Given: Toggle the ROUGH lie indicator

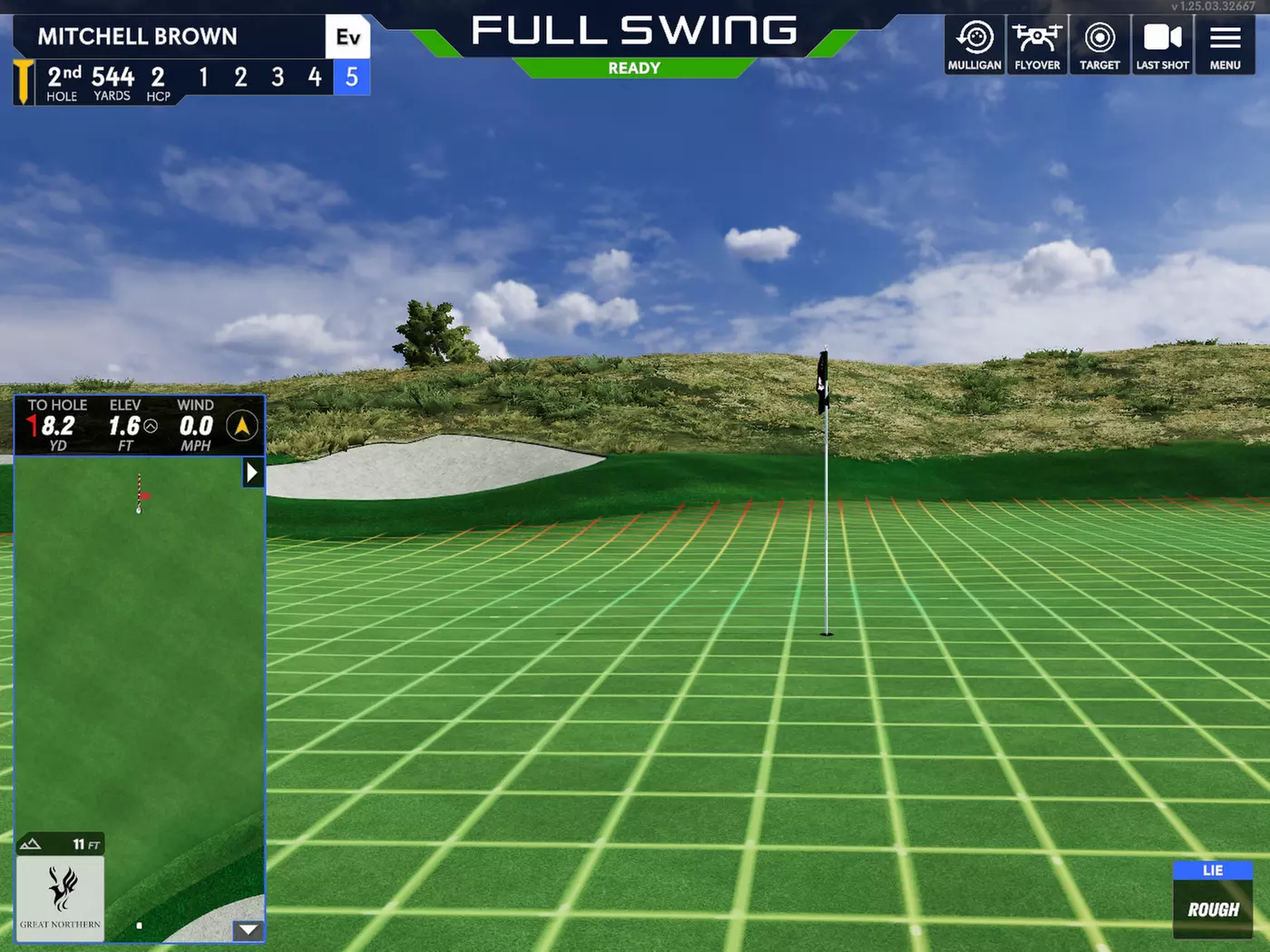Looking at the screenshot, I should pyautogui.click(x=1213, y=908).
